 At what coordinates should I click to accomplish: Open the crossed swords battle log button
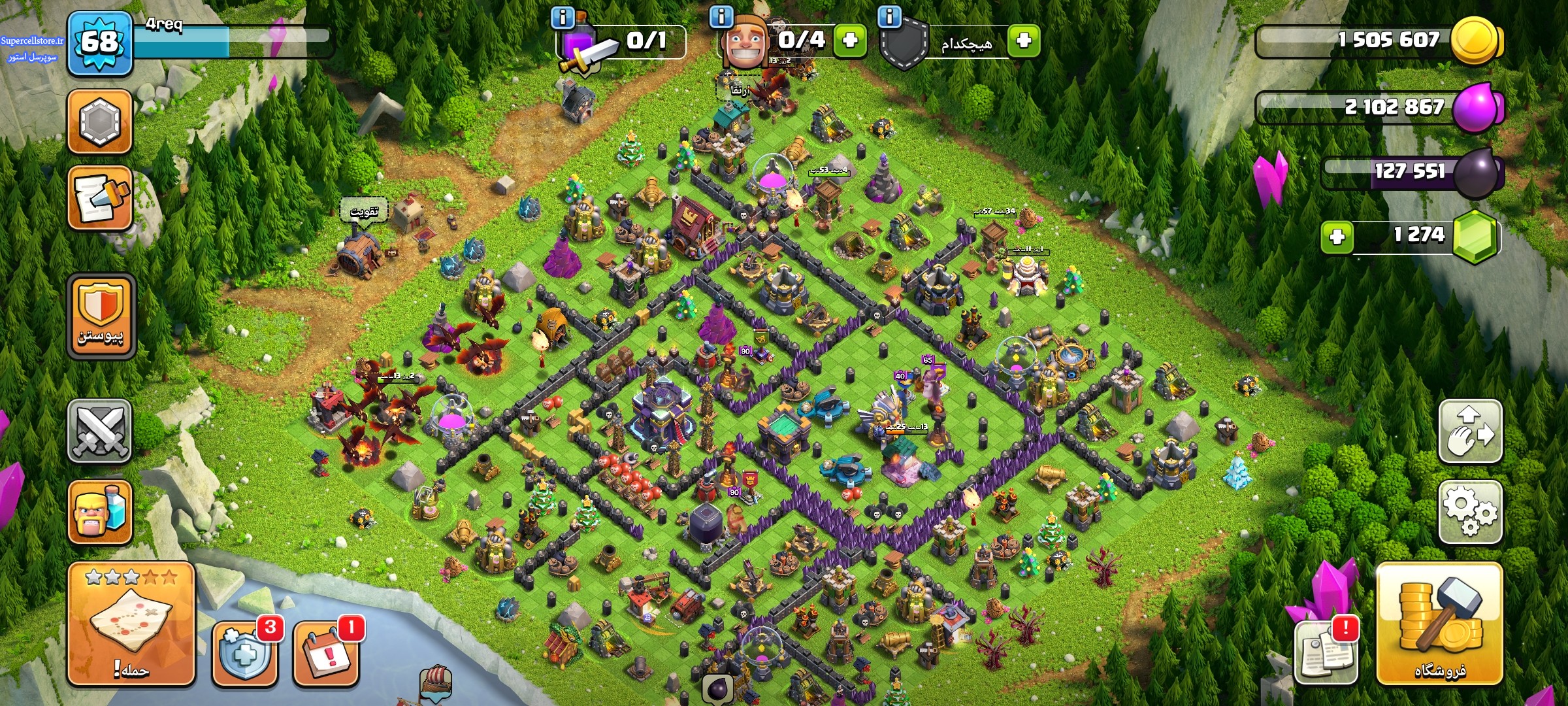(100, 431)
